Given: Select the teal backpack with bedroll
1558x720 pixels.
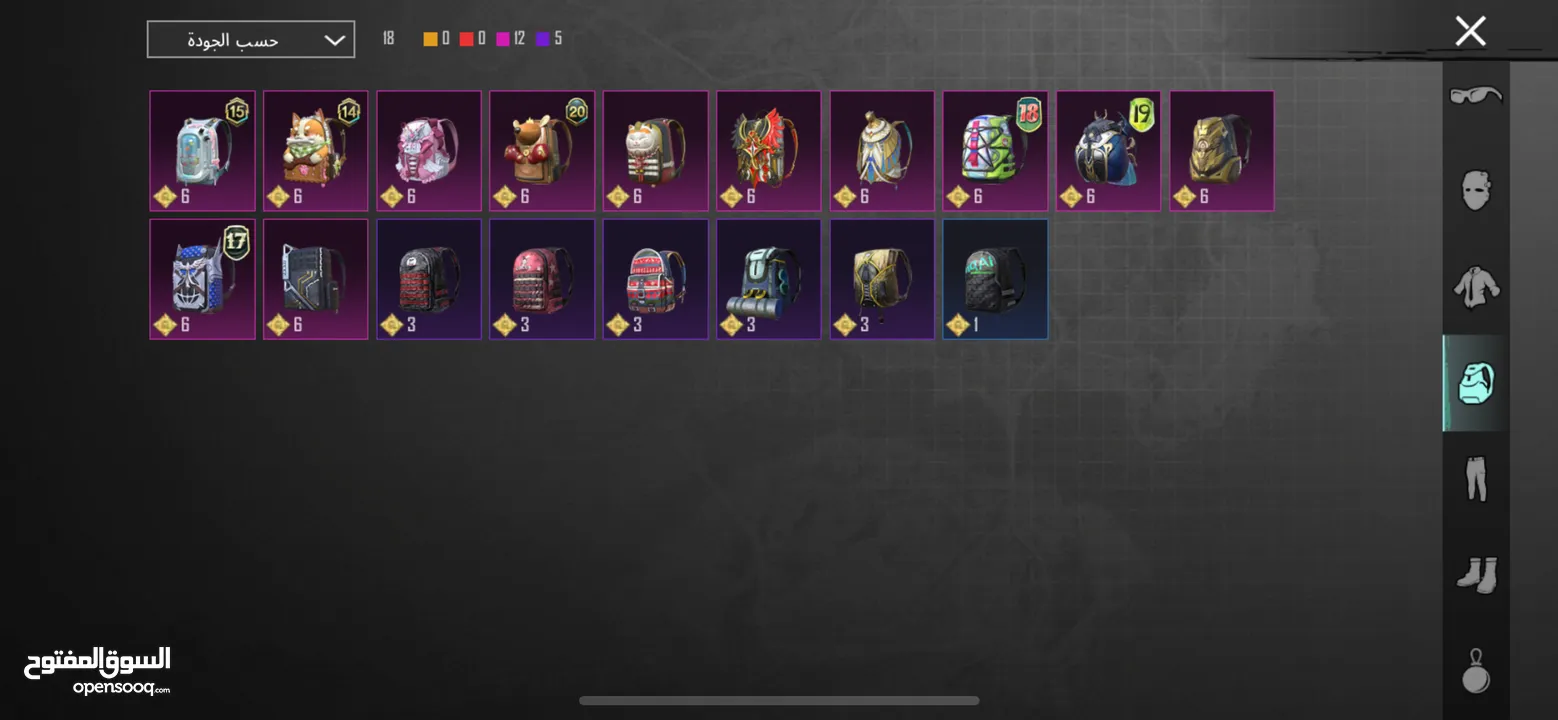Looking at the screenshot, I should (769, 279).
